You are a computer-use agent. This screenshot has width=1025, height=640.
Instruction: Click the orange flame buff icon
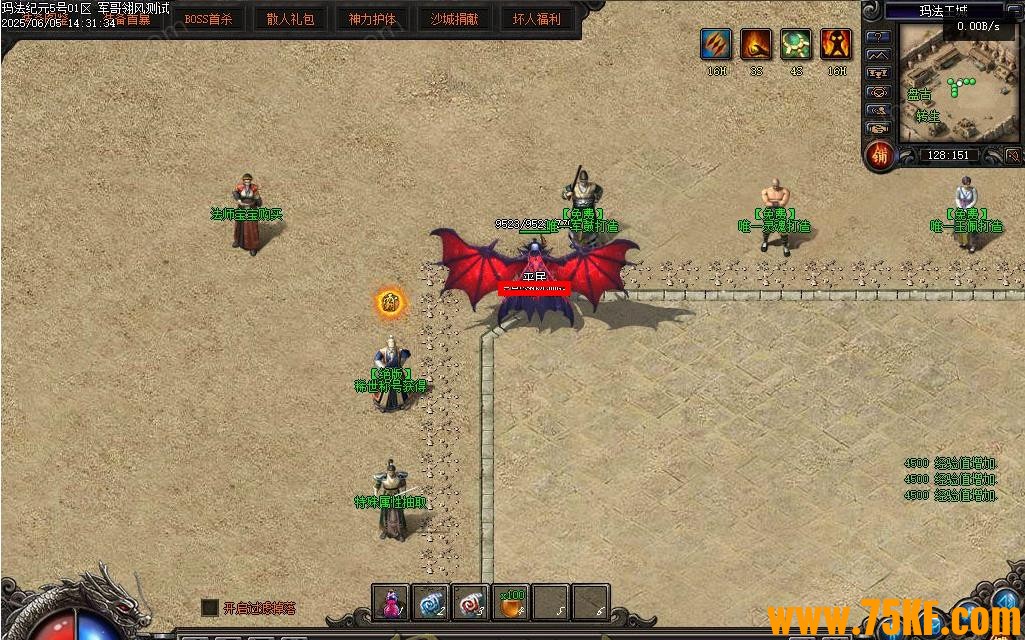(x=756, y=45)
